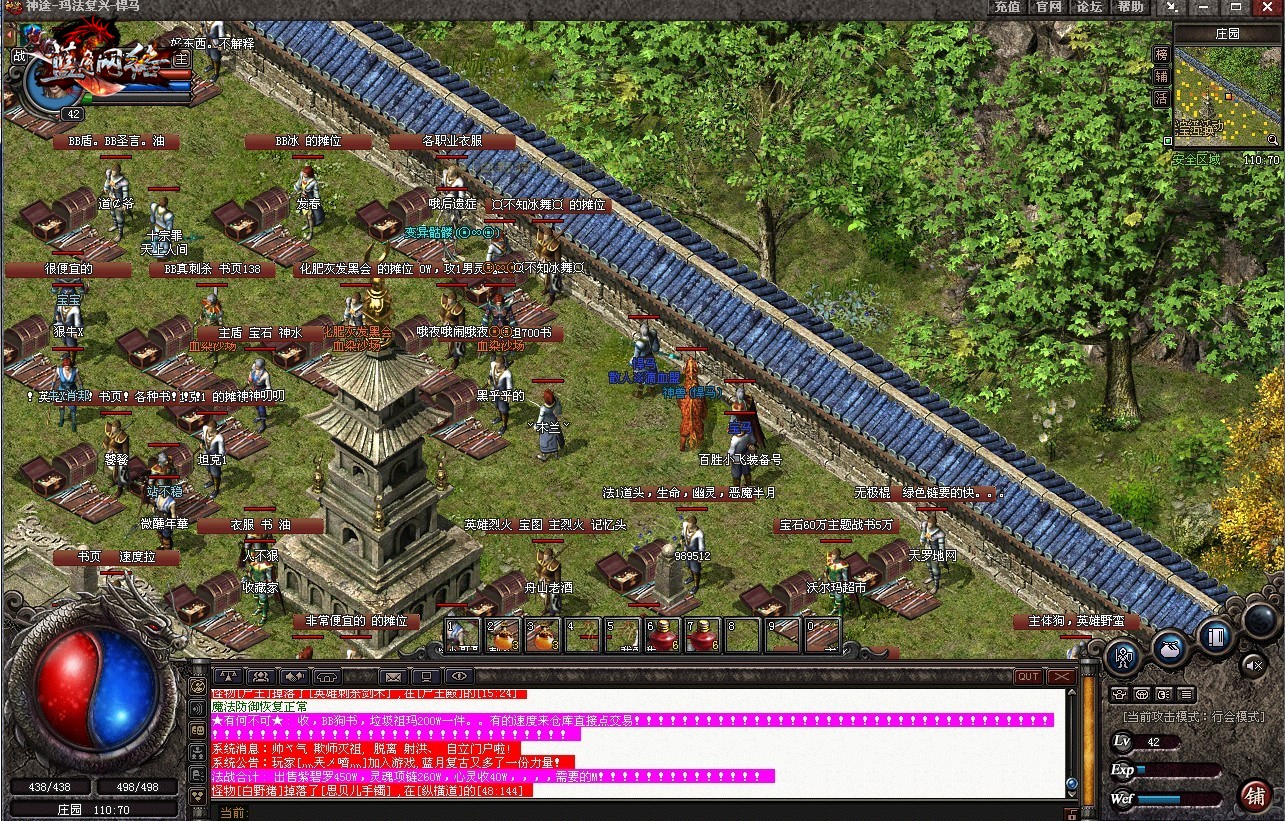Open the 充值 recharge page

1007,7
